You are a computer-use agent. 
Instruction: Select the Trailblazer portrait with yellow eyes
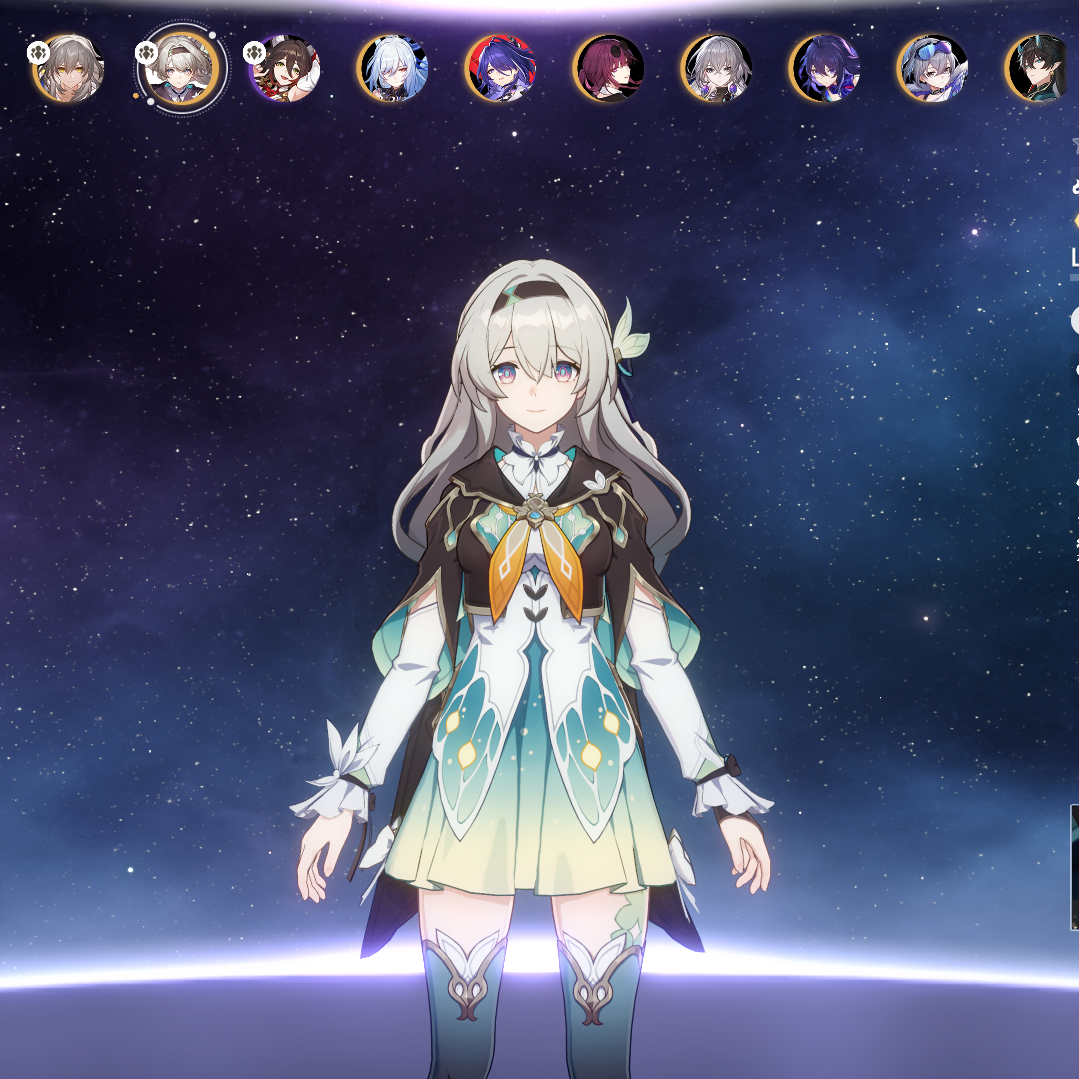68,68
